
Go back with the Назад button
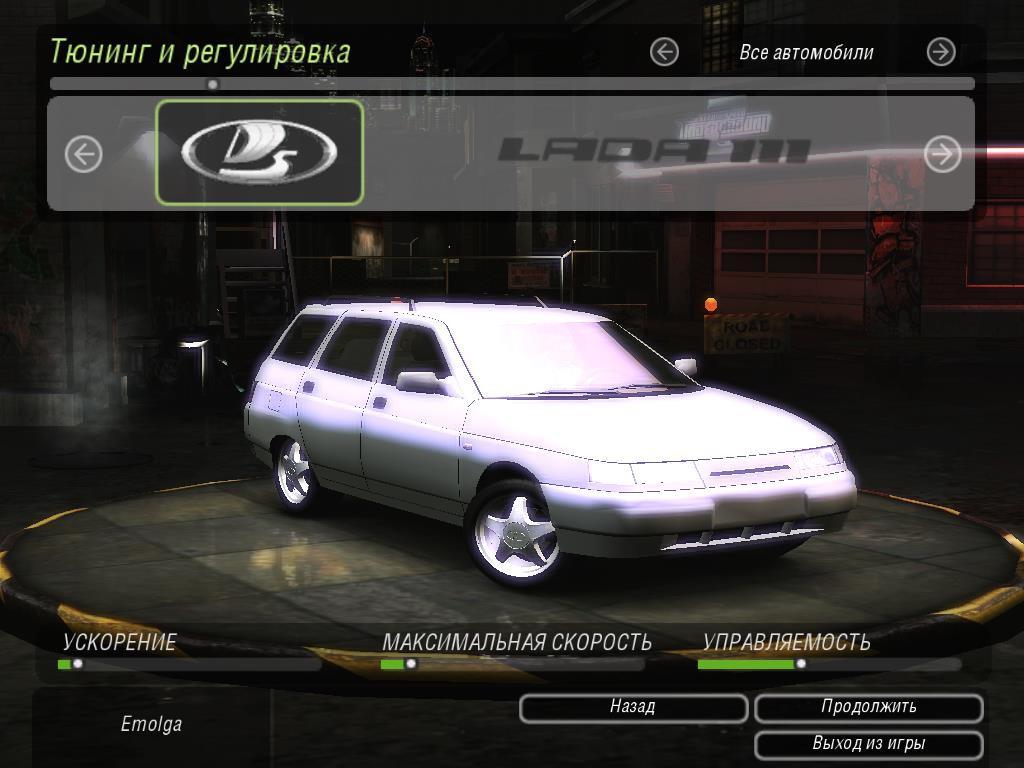coord(633,708)
